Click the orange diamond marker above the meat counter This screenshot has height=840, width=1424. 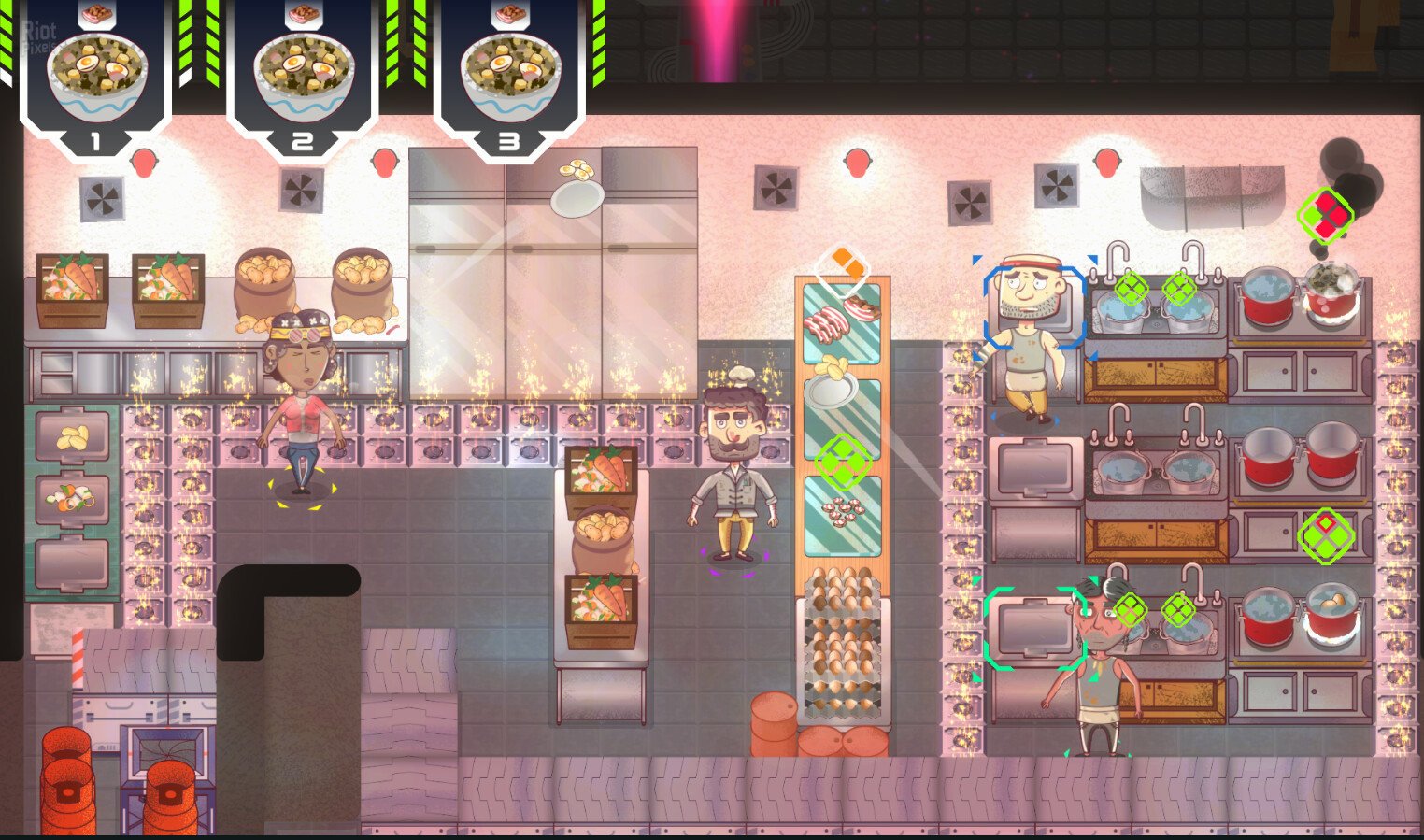pyautogui.click(x=843, y=264)
